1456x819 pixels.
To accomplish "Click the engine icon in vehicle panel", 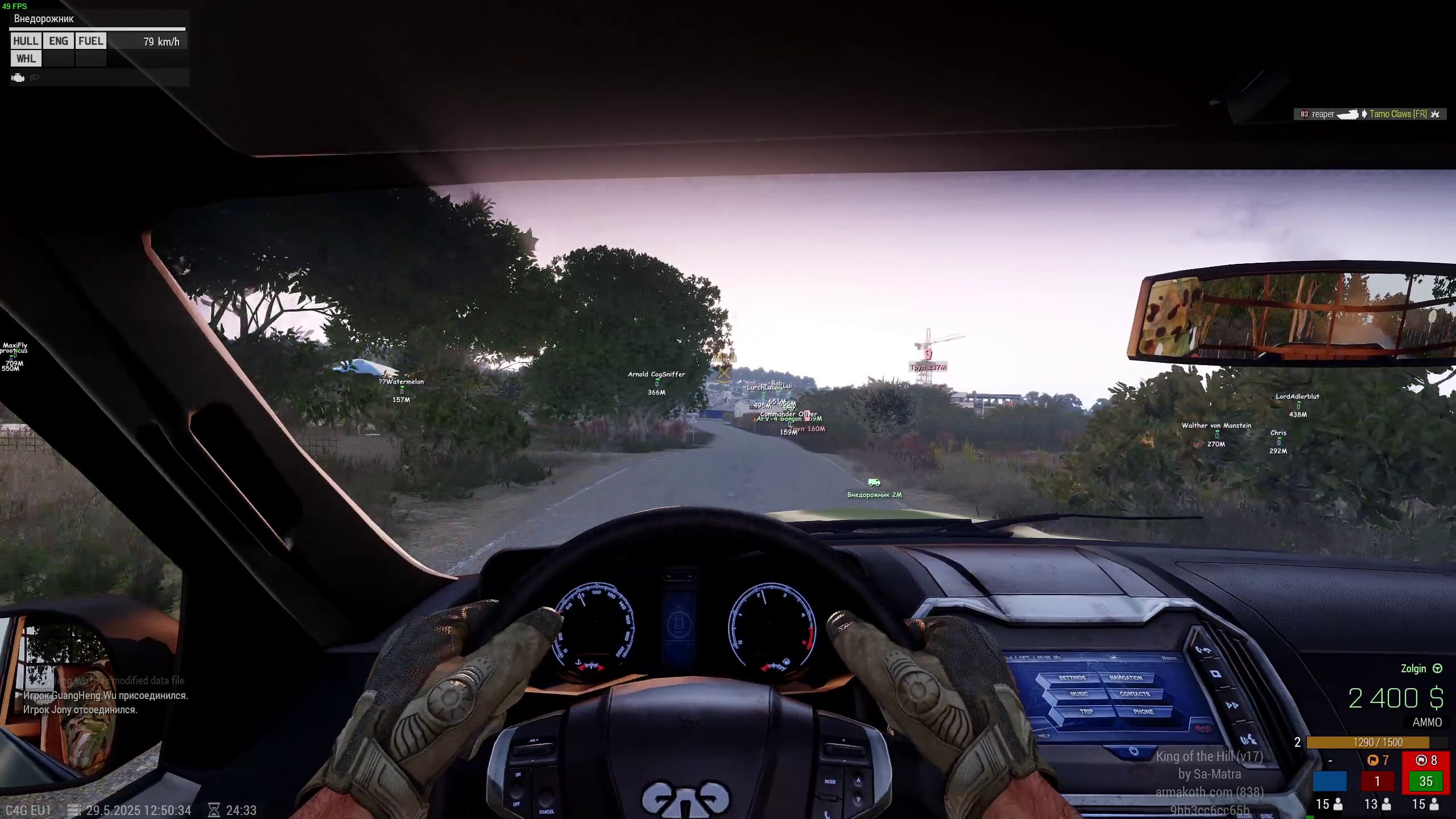I will point(18,77).
